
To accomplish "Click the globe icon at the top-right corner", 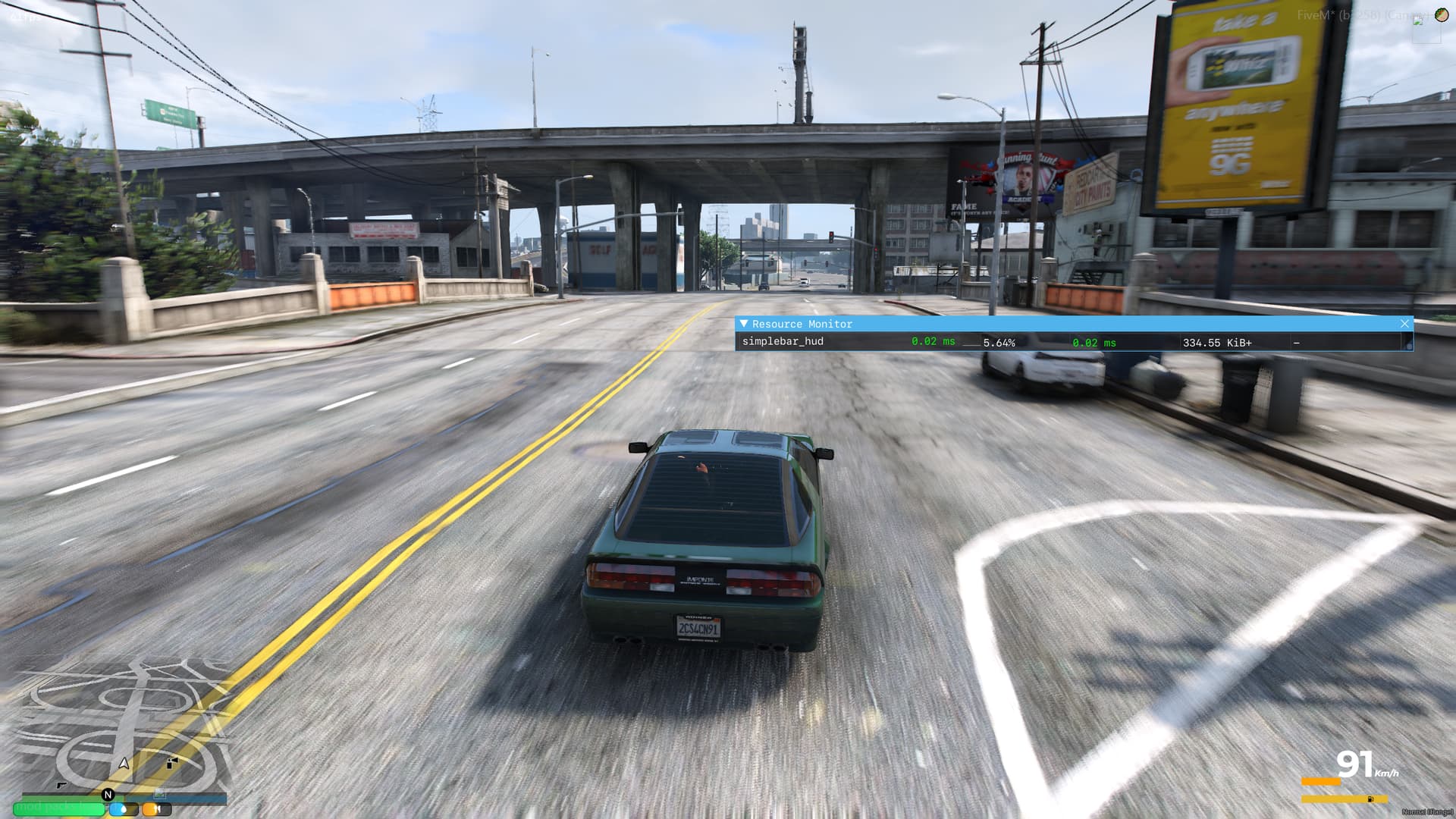I will [x=1442, y=14].
